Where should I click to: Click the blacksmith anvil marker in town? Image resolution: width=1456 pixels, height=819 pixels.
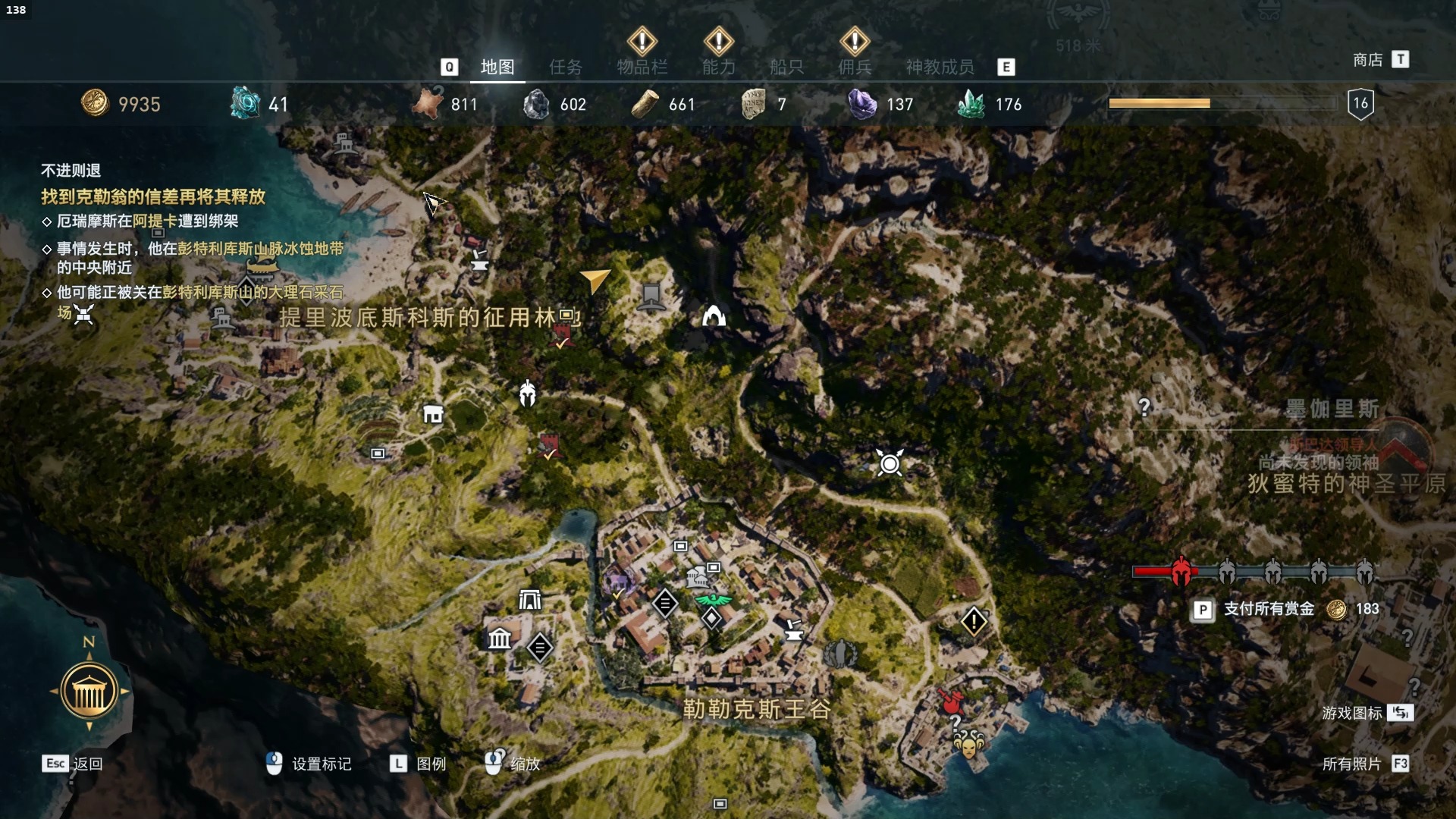(793, 629)
